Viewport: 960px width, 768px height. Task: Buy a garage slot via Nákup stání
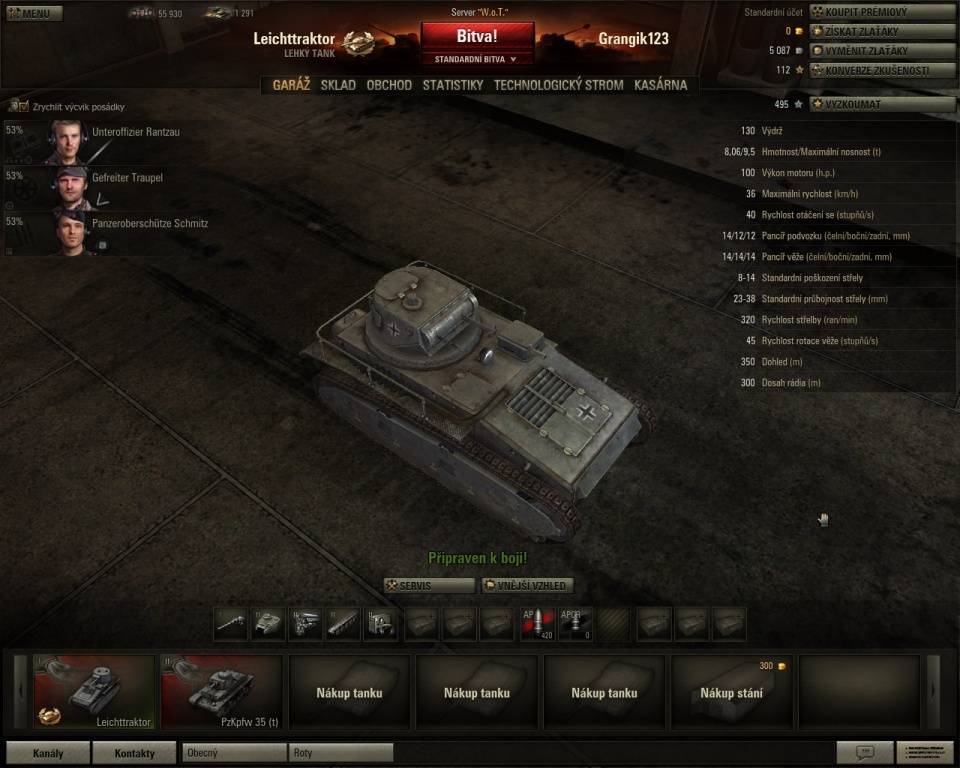point(733,692)
